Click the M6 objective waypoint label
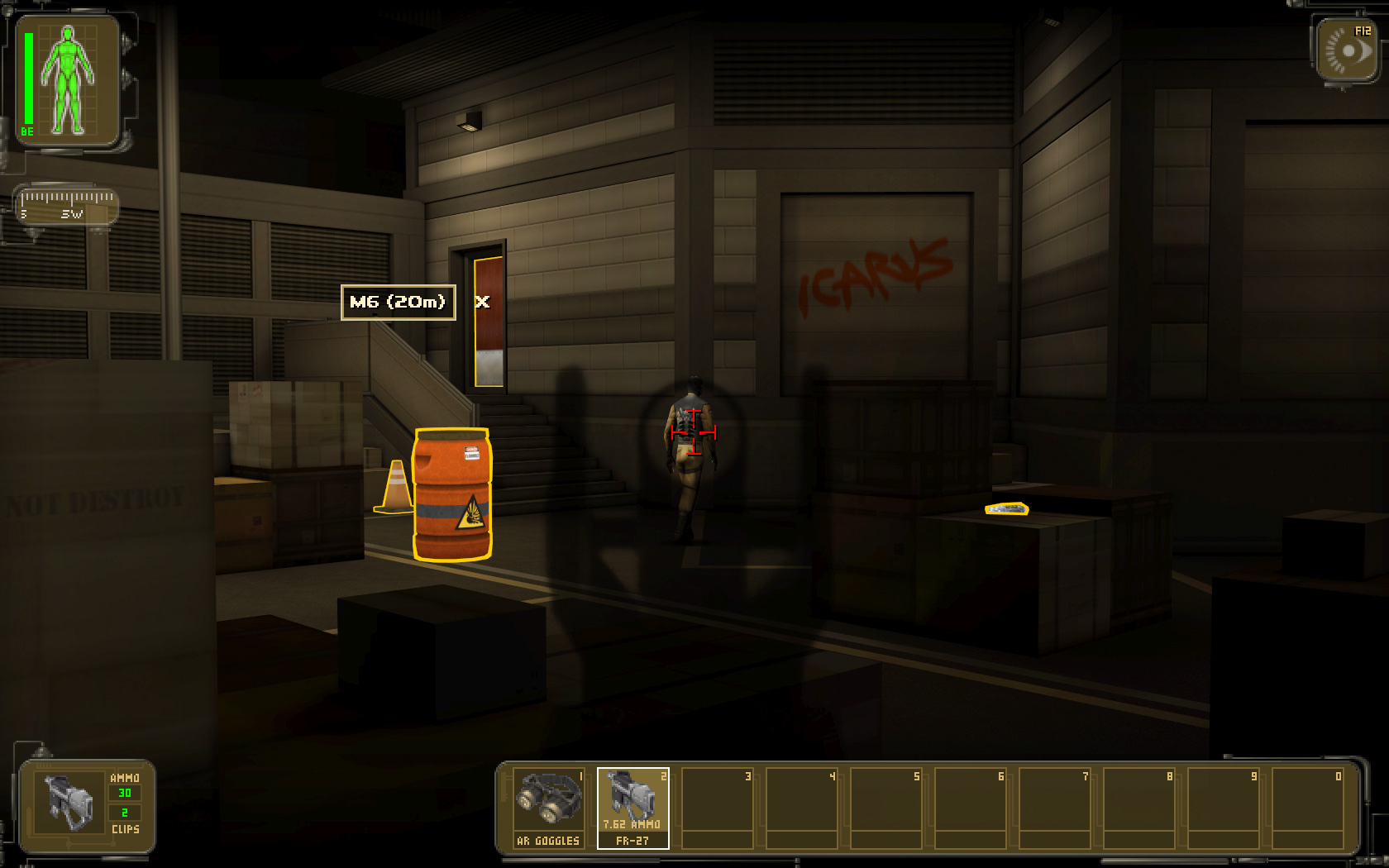This screenshot has width=1389, height=868. pos(398,302)
